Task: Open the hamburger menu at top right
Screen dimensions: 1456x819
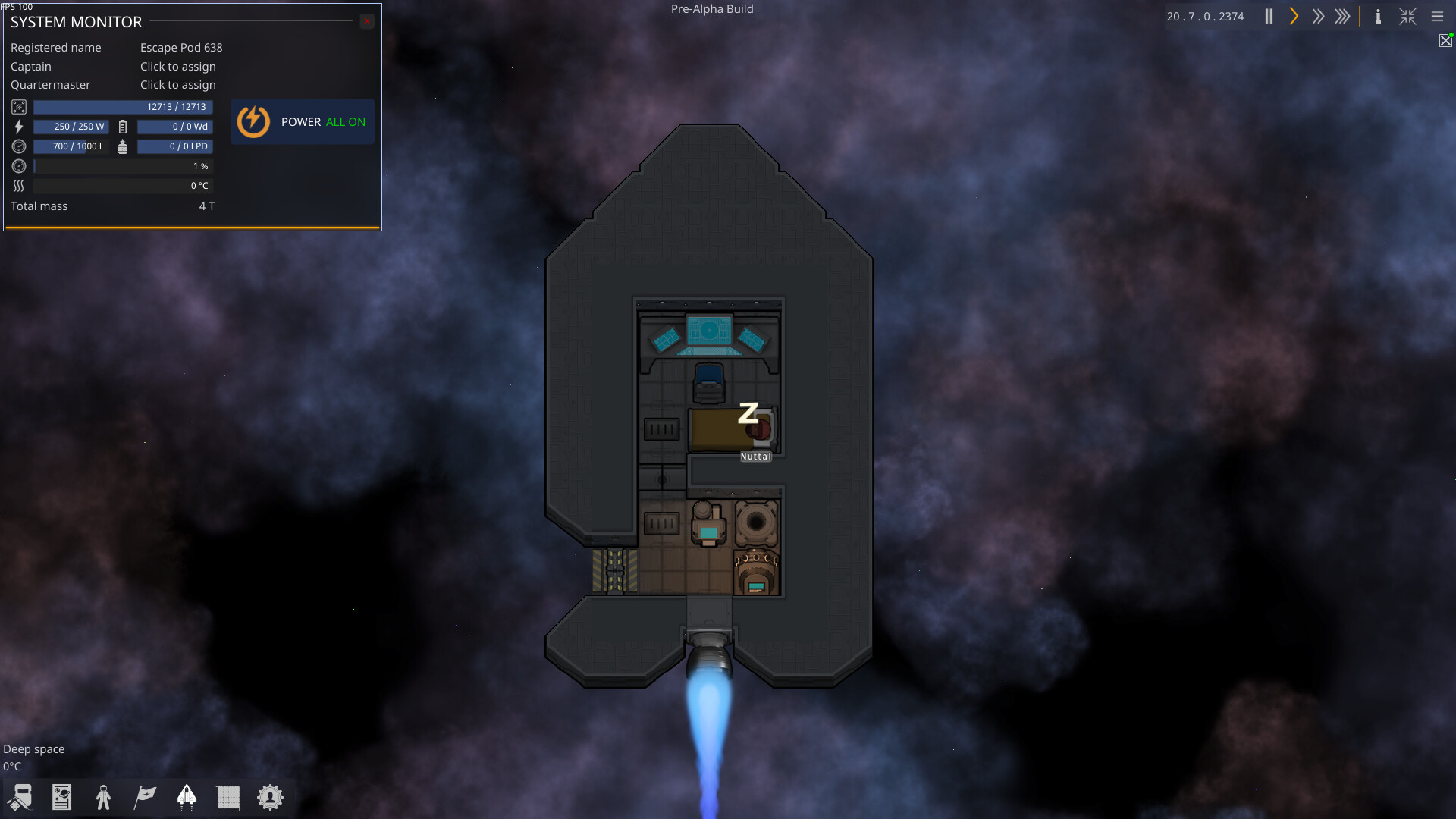Action: [1438, 16]
